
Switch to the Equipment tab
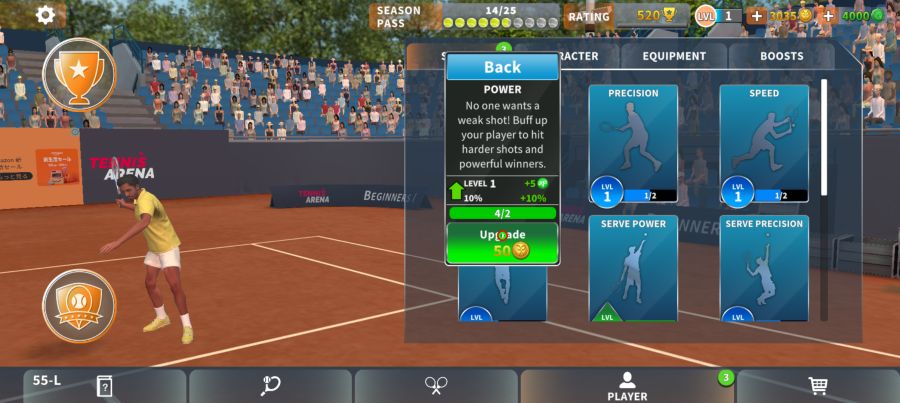[674, 57]
